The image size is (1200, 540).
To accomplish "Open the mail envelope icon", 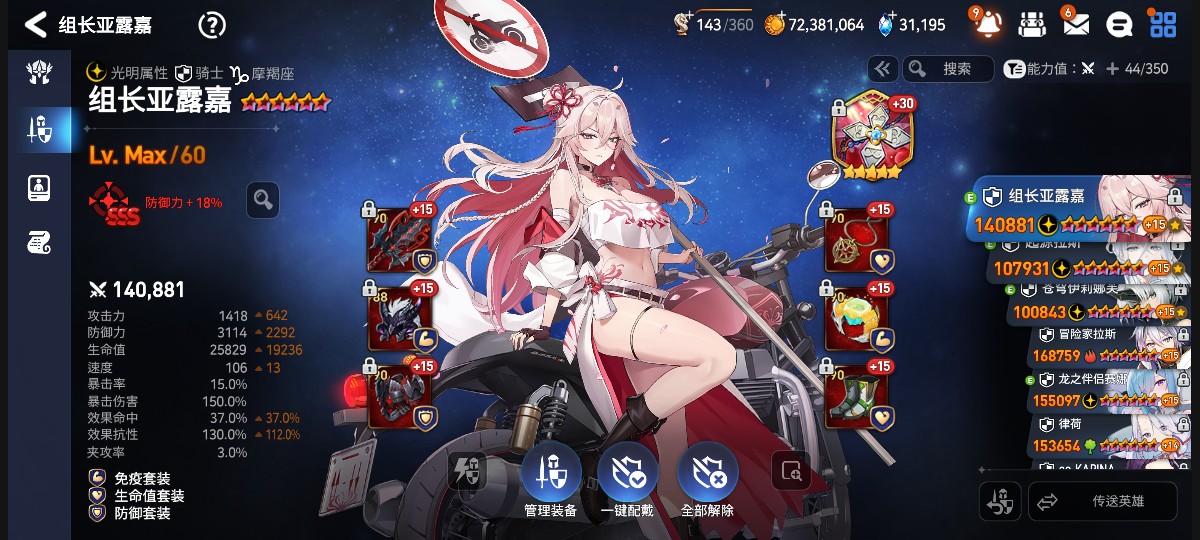I will pyautogui.click(x=1075, y=24).
